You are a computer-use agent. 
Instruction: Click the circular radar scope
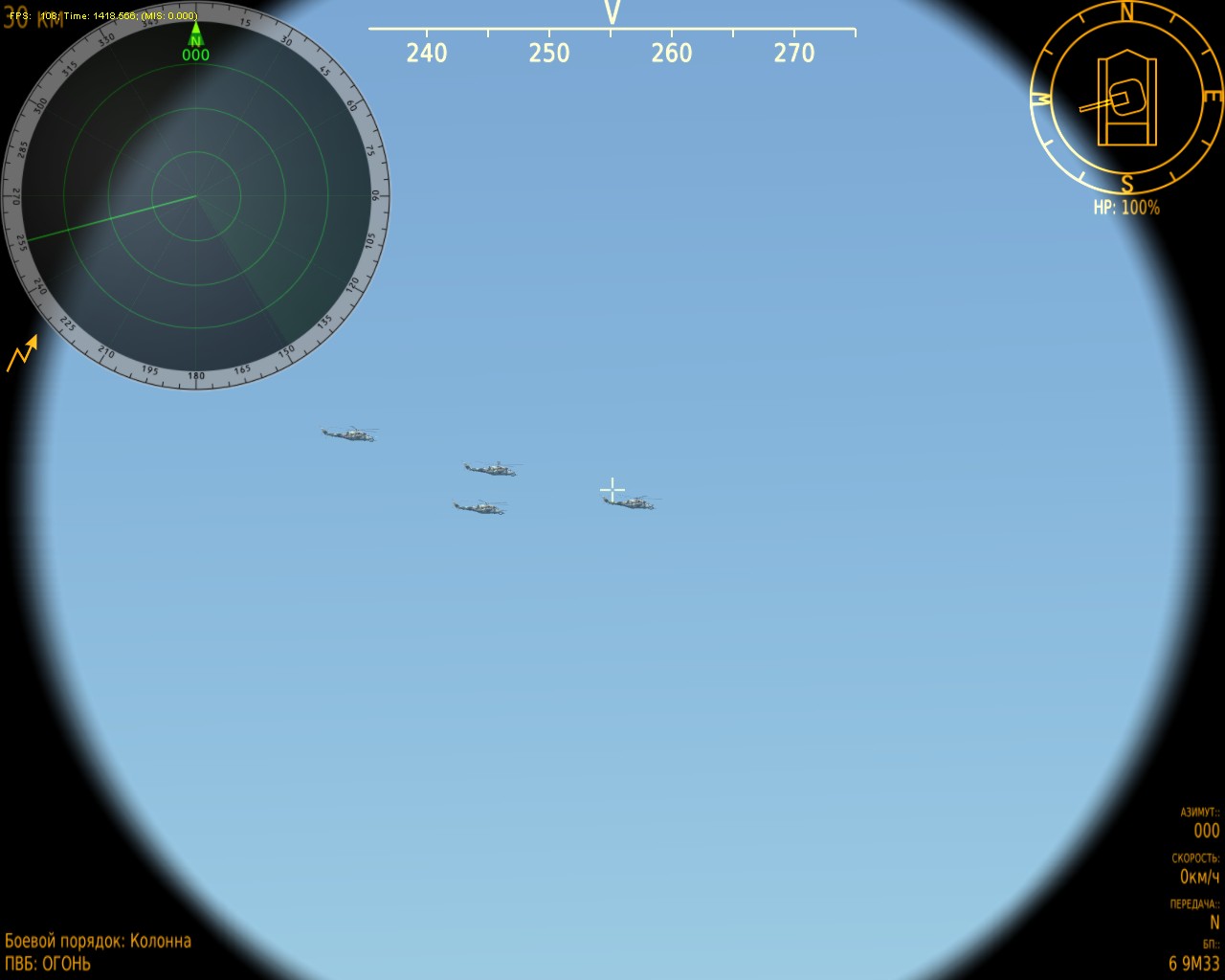coord(196,196)
